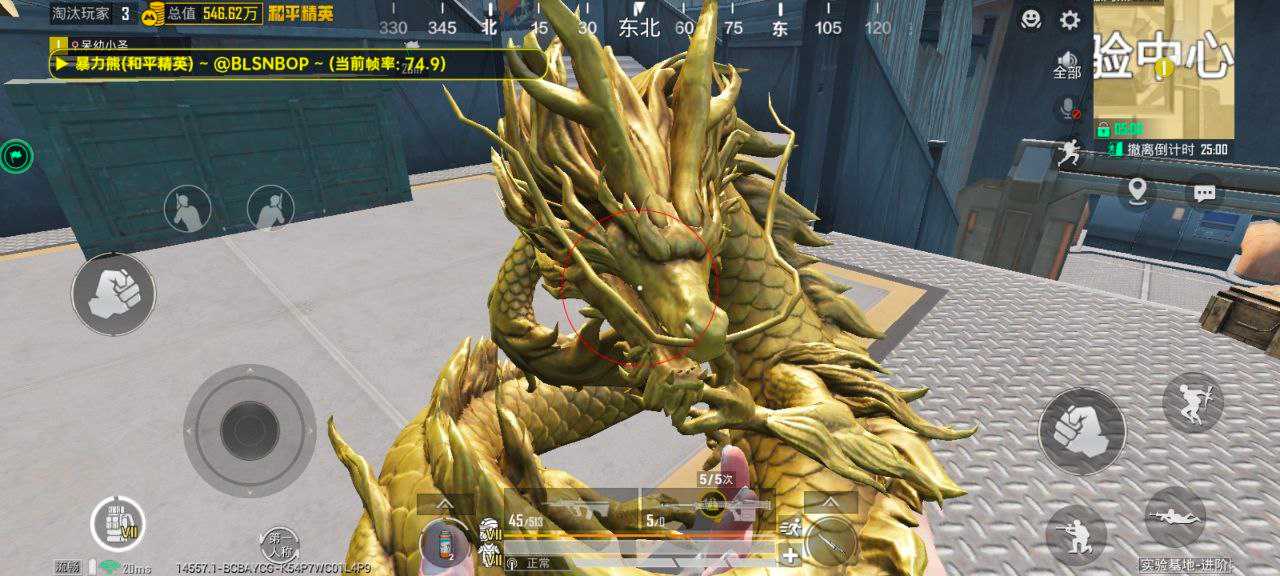Go prone with the lying-soldier button

[1175, 517]
